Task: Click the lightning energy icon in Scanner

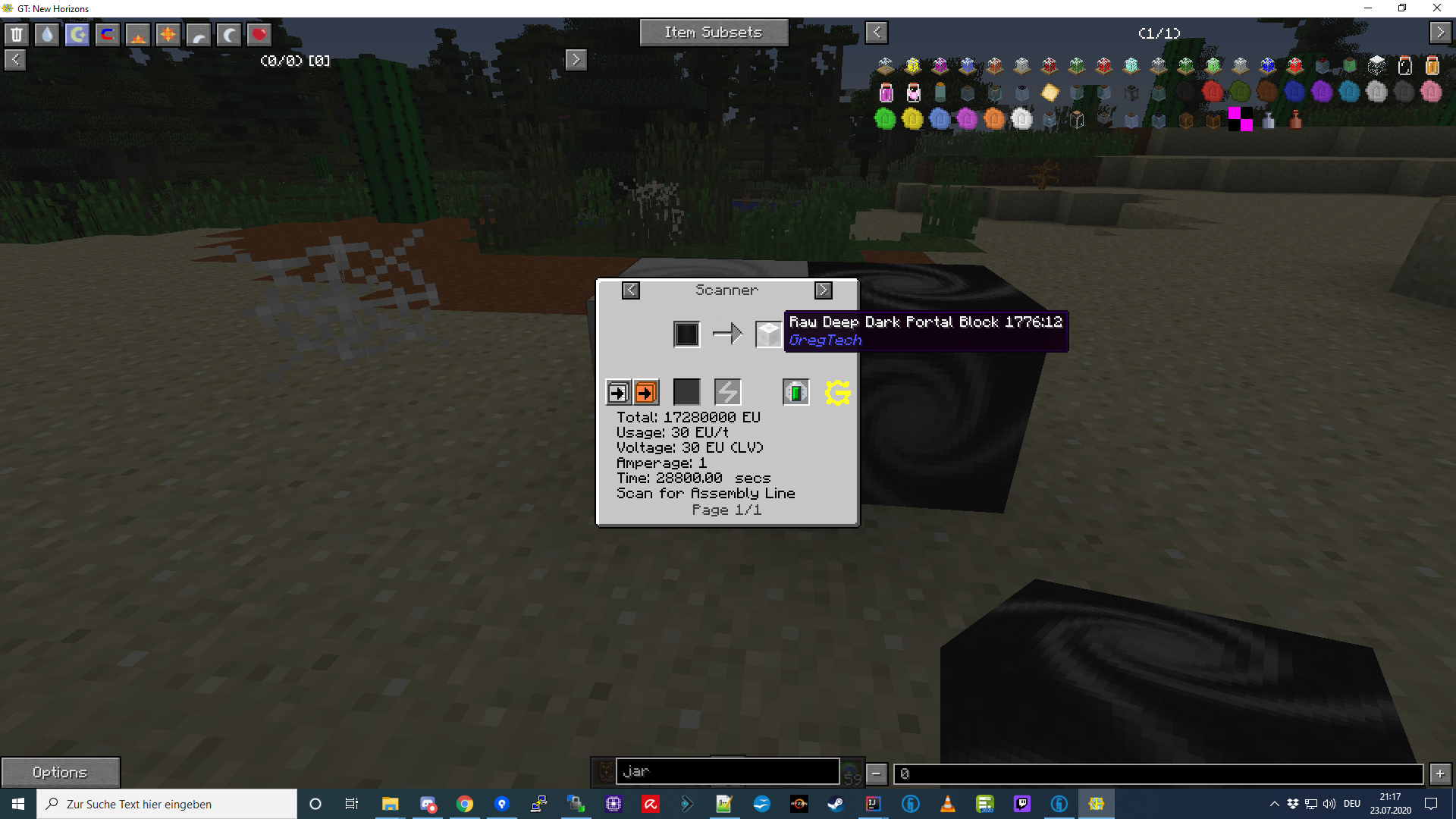Action: click(x=727, y=392)
